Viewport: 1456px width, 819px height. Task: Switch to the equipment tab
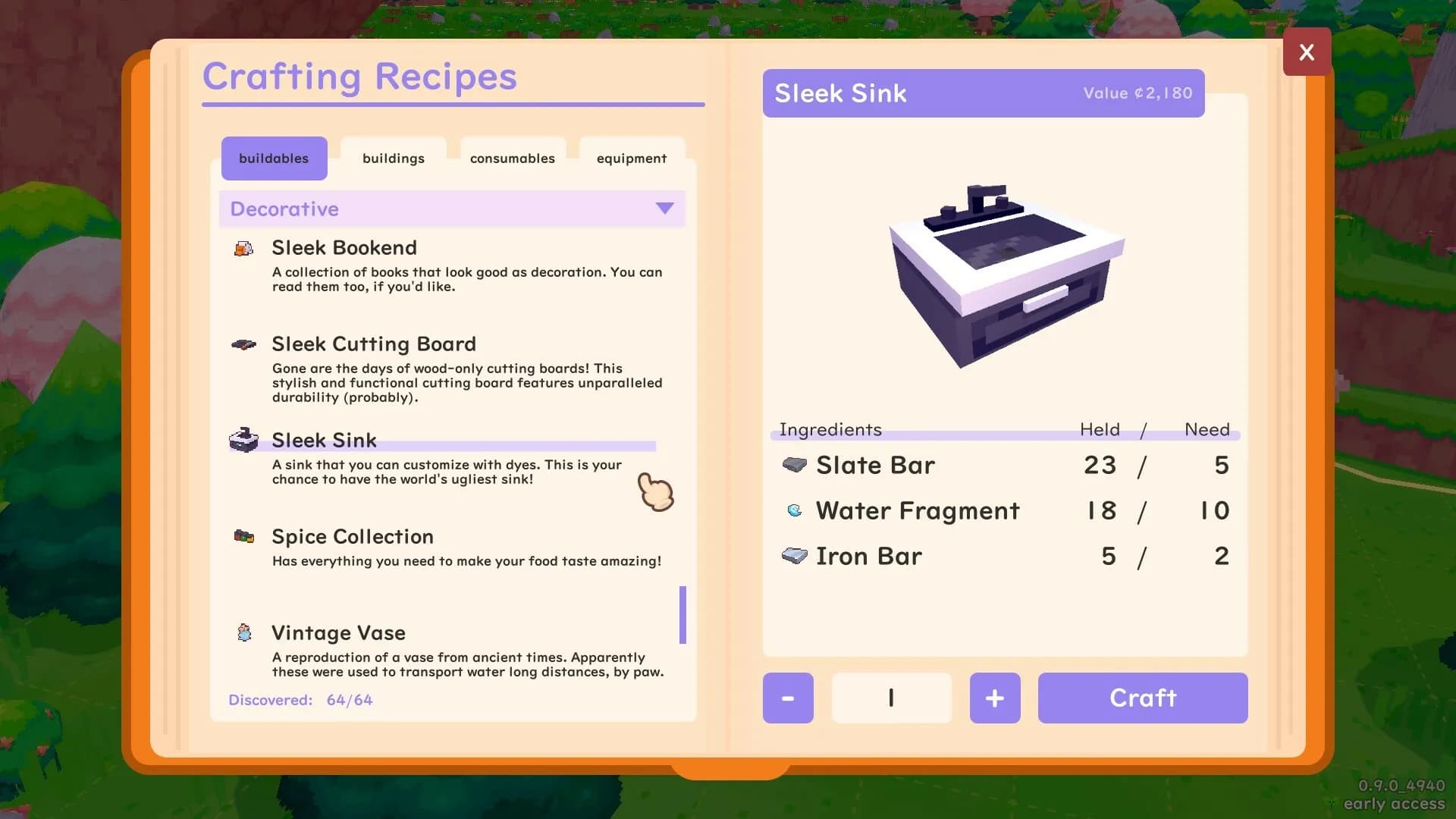(x=631, y=158)
